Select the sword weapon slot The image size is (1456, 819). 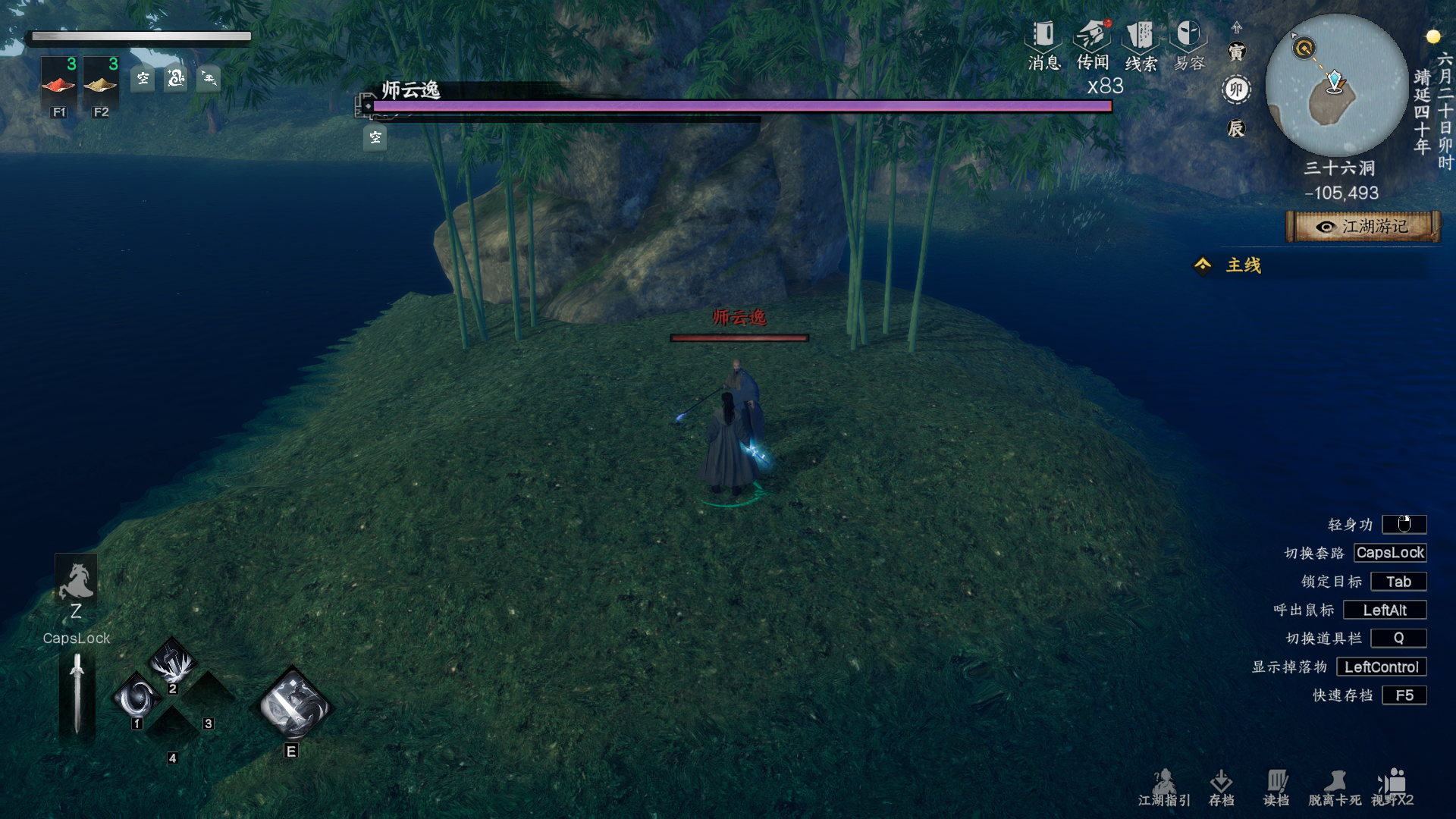click(77, 695)
